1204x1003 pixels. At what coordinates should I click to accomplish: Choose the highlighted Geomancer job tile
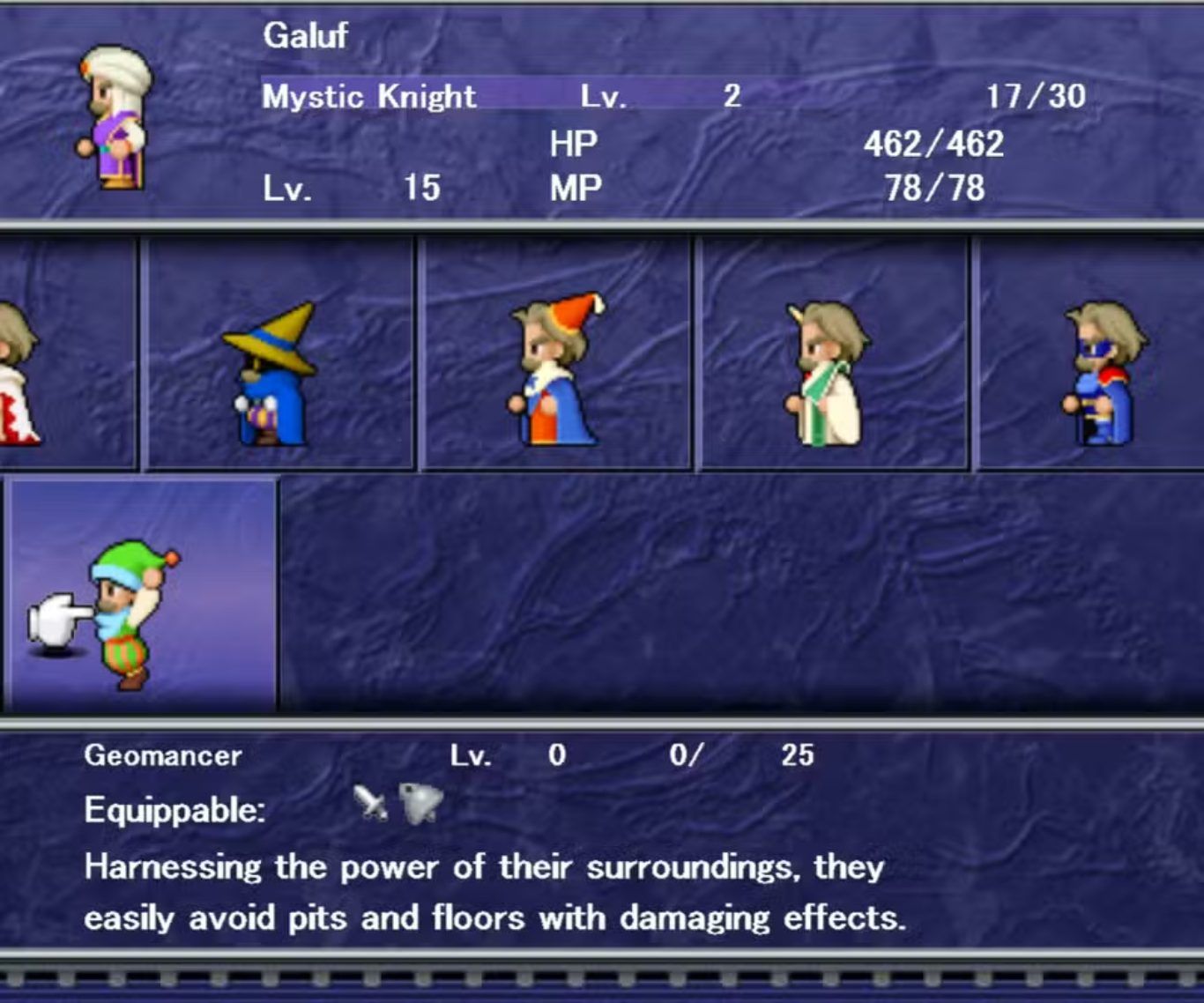[141, 595]
